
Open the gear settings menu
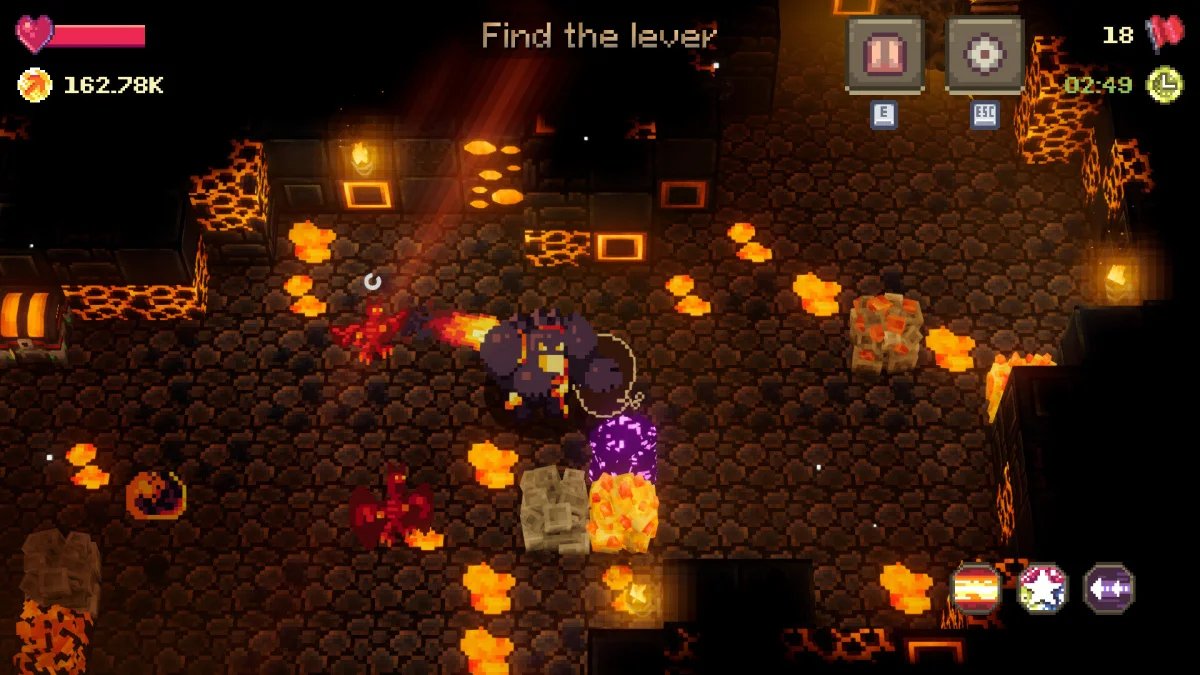click(x=984, y=56)
